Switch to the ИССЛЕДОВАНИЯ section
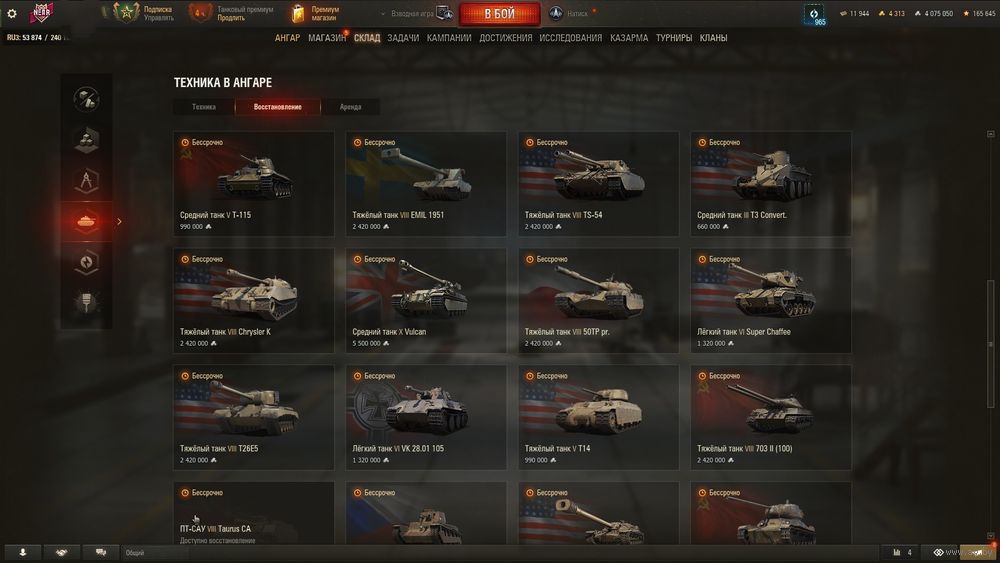This screenshot has width=1000, height=563. click(571, 38)
